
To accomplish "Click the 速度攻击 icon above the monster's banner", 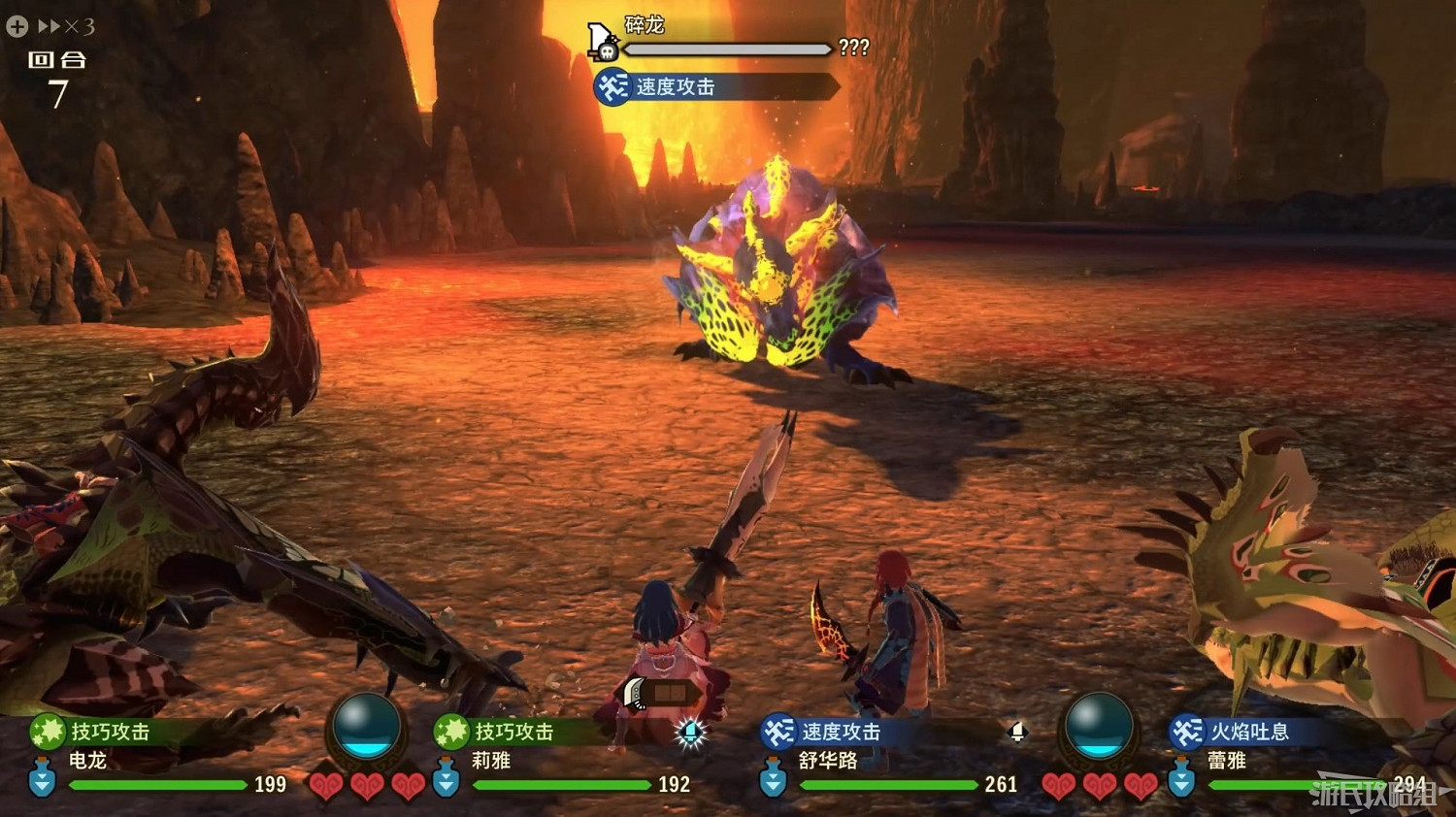I will click(612, 86).
